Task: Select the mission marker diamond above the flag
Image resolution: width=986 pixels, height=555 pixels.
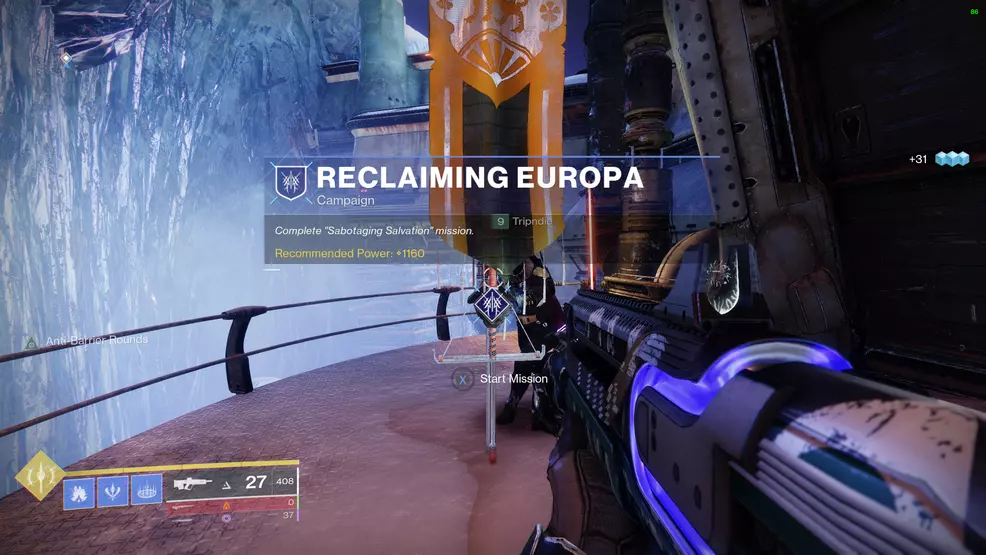Action: (490, 301)
